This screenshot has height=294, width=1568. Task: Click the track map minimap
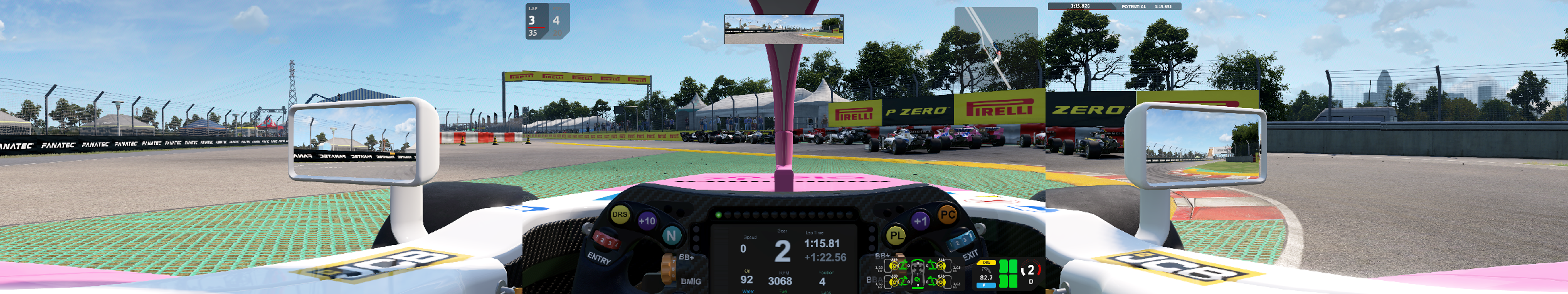(995, 47)
